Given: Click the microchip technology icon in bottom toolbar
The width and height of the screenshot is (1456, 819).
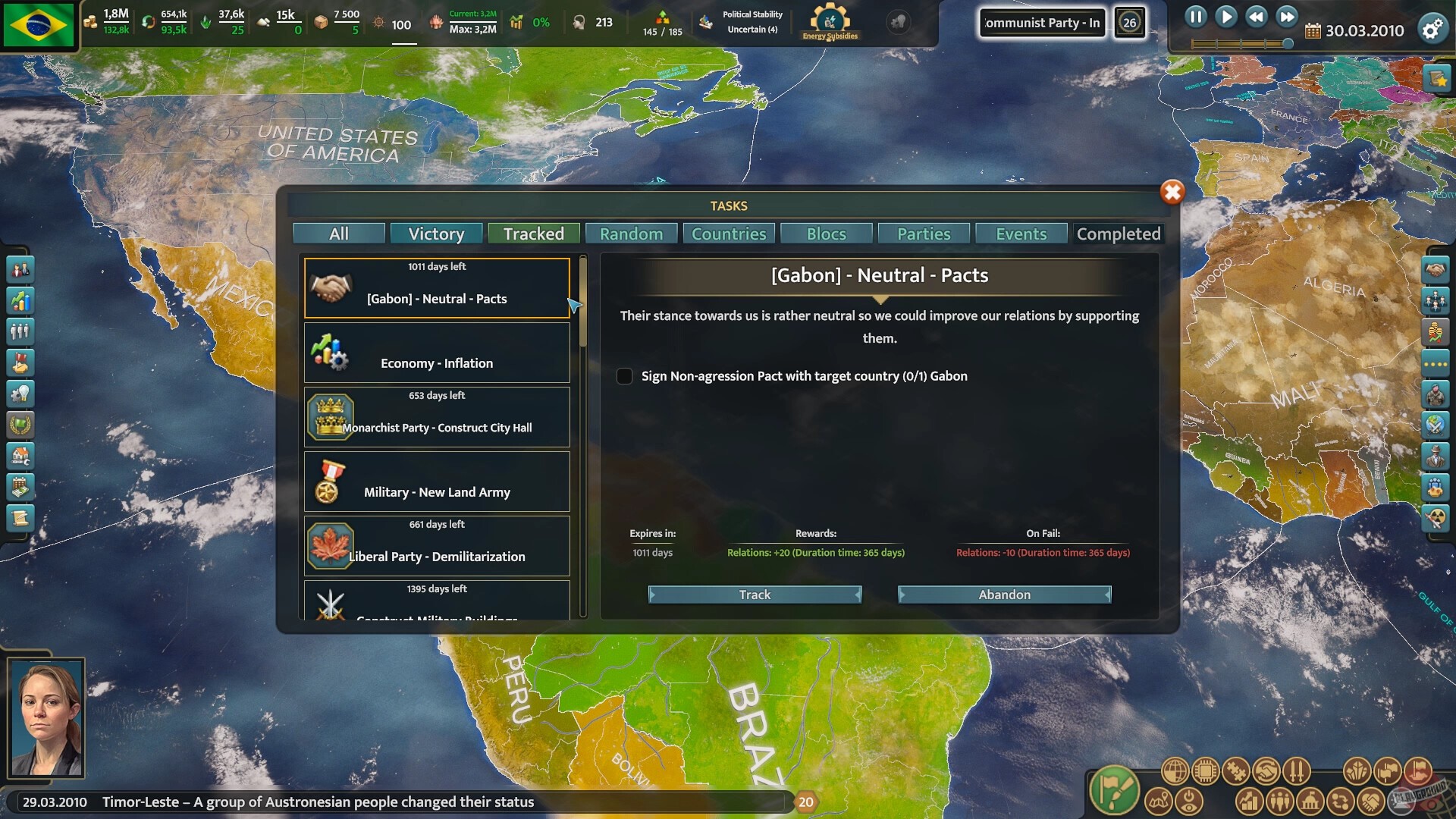Looking at the screenshot, I should pyautogui.click(x=1205, y=770).
